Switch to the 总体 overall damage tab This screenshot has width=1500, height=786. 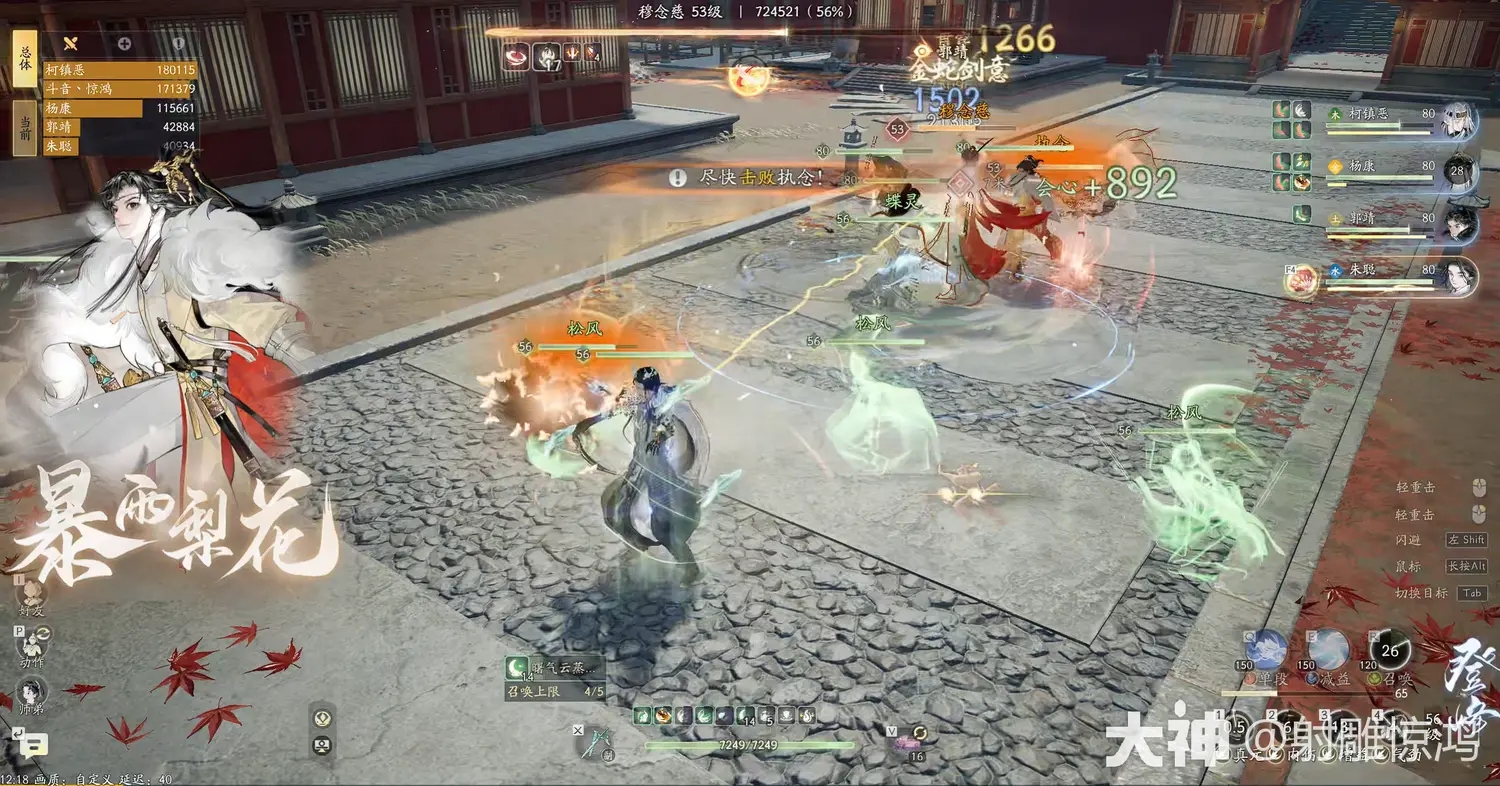(x=24, y=57)
